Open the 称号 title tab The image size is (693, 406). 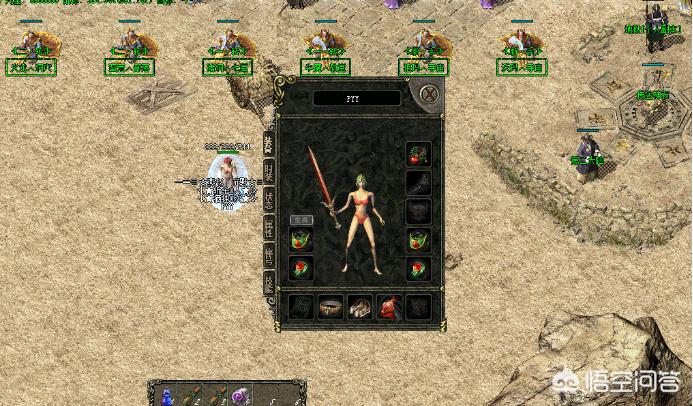tap(268, 255)
